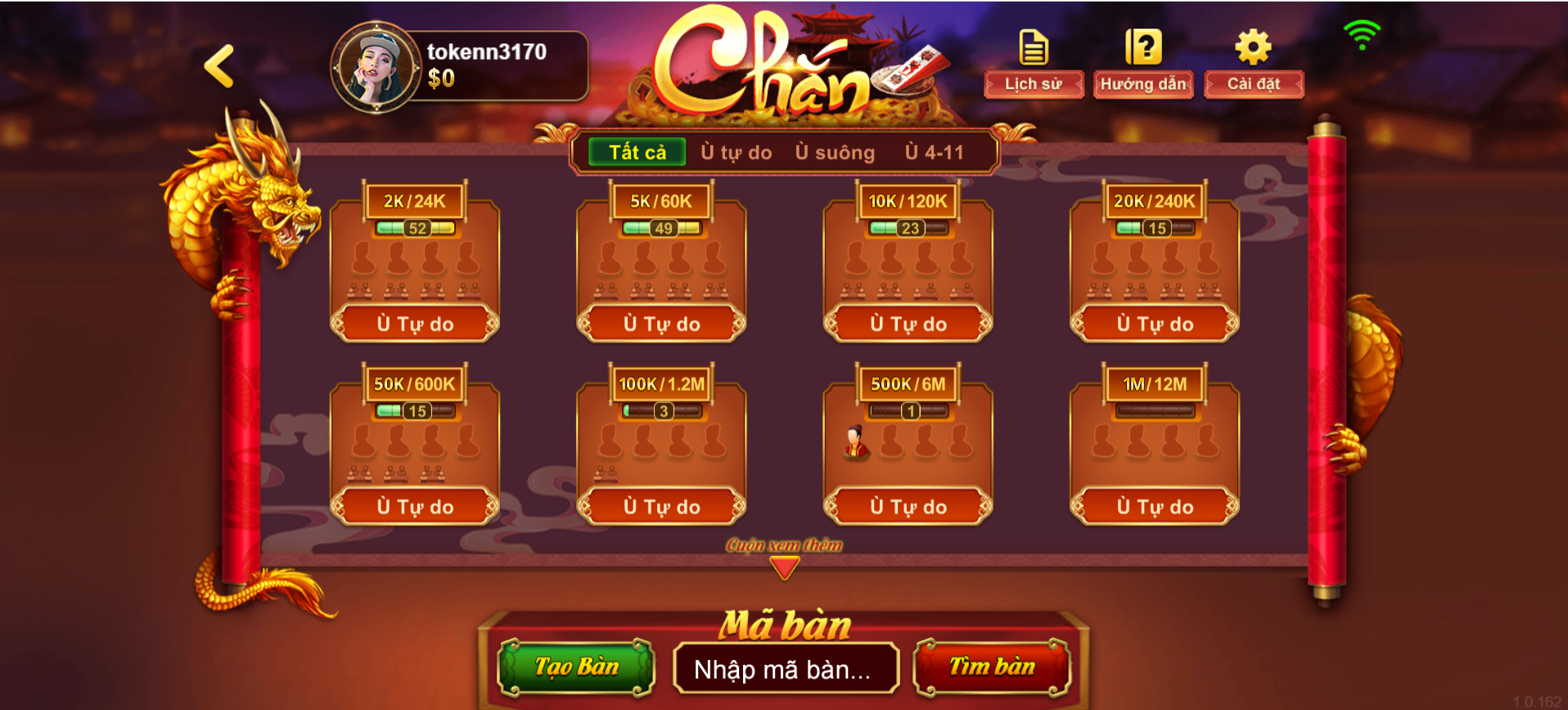
Task: Open the 1M/12M room header plaque
Action: [1154, 383]
